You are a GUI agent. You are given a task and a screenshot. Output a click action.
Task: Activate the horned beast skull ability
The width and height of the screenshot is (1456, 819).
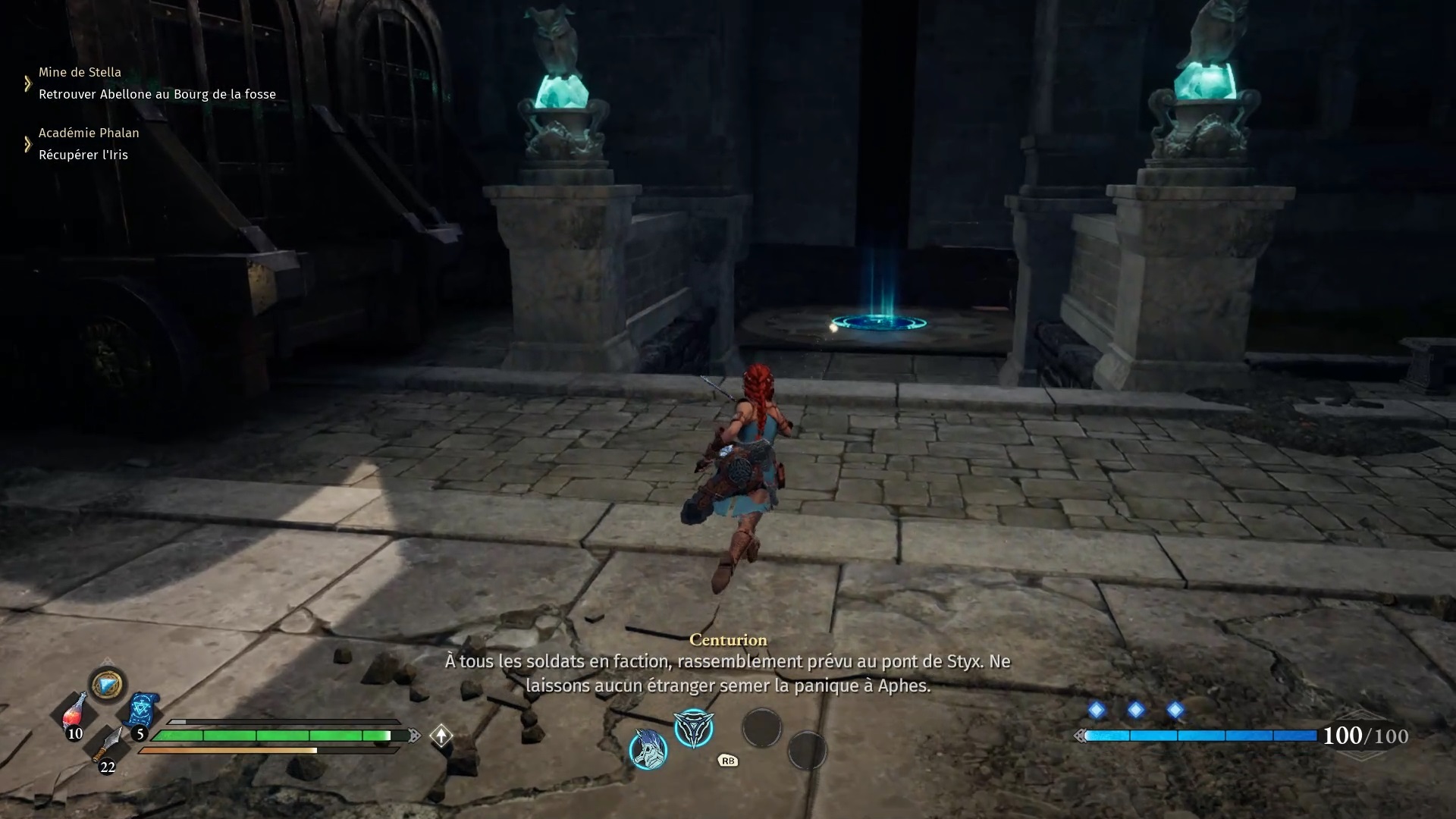(x=648, y=749)
